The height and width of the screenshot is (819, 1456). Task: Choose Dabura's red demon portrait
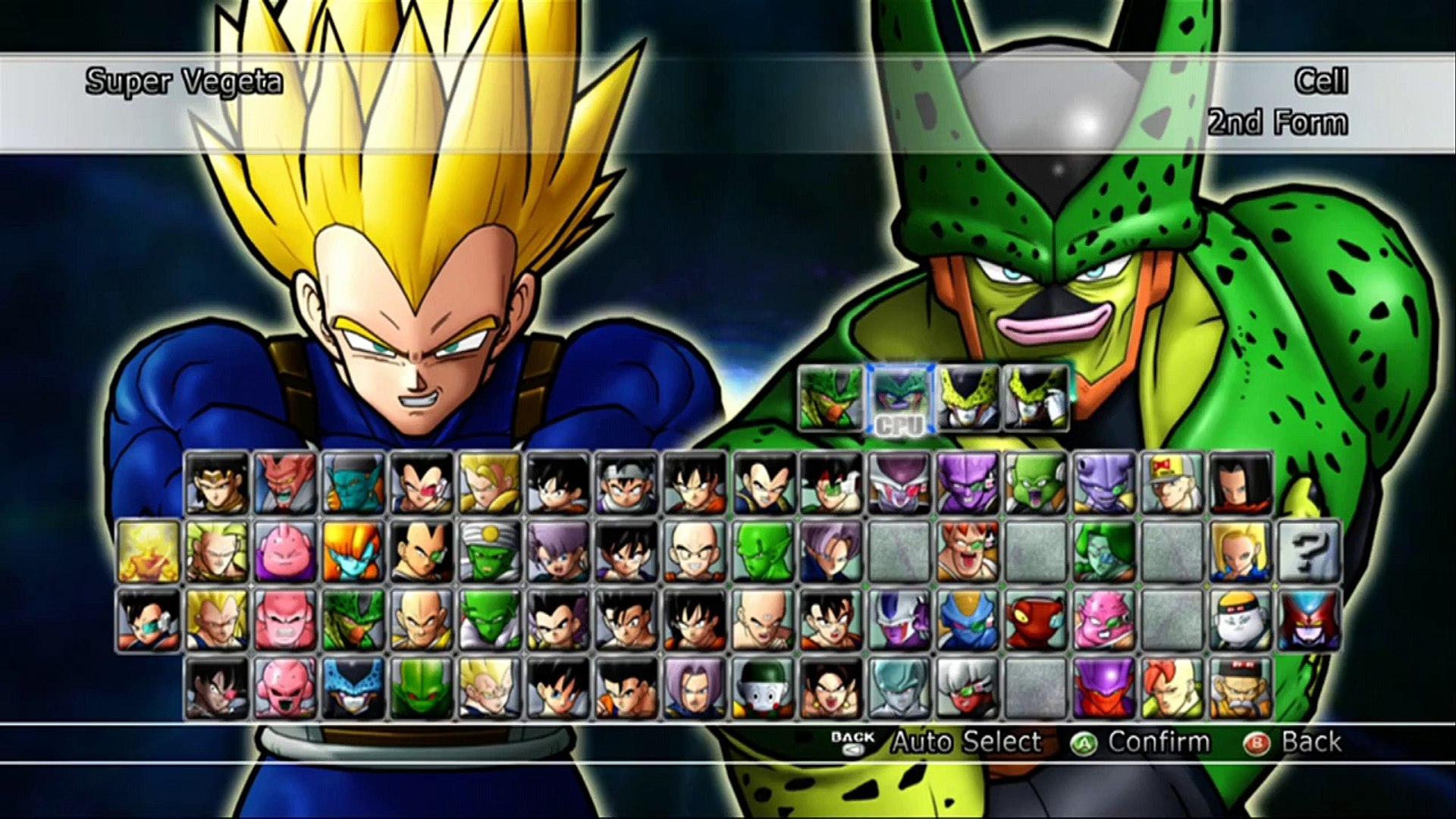tap(285, 483)
